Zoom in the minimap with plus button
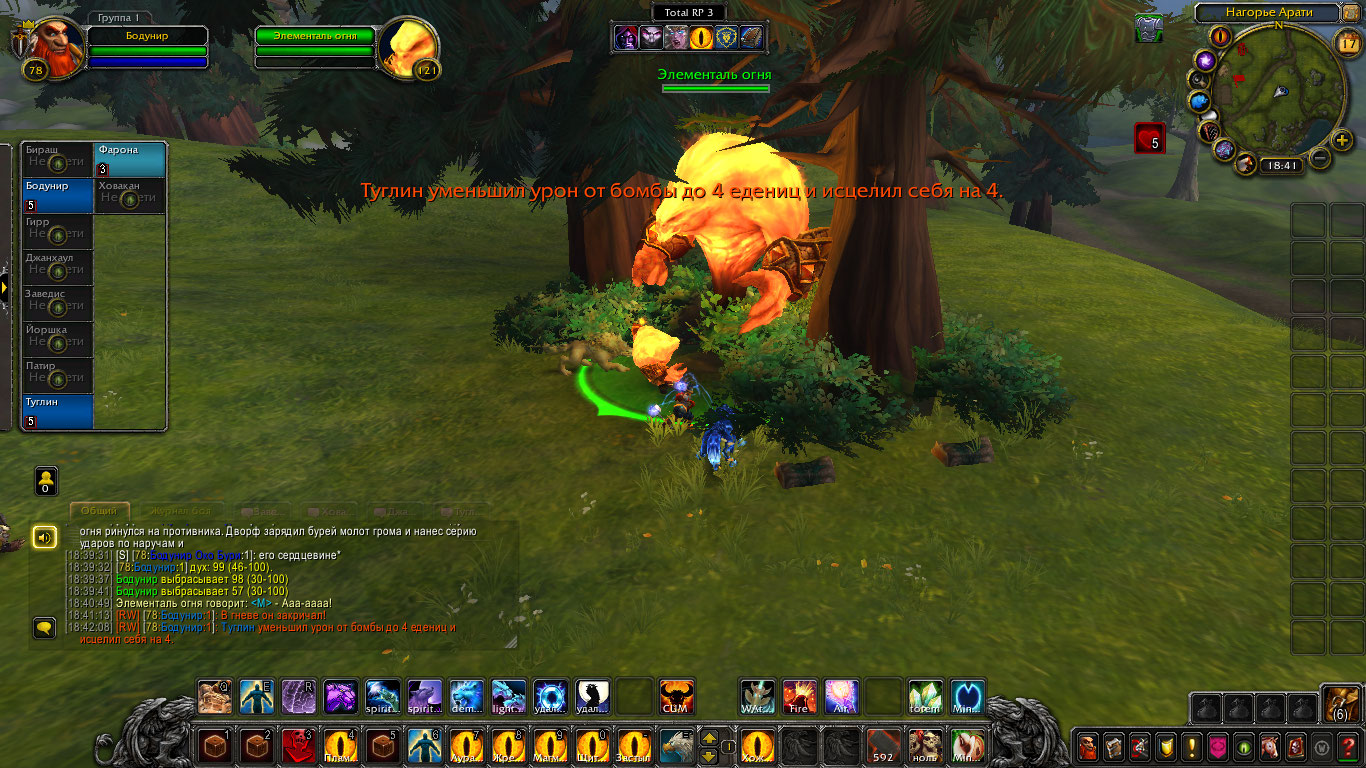 [x=1343, y=139]
